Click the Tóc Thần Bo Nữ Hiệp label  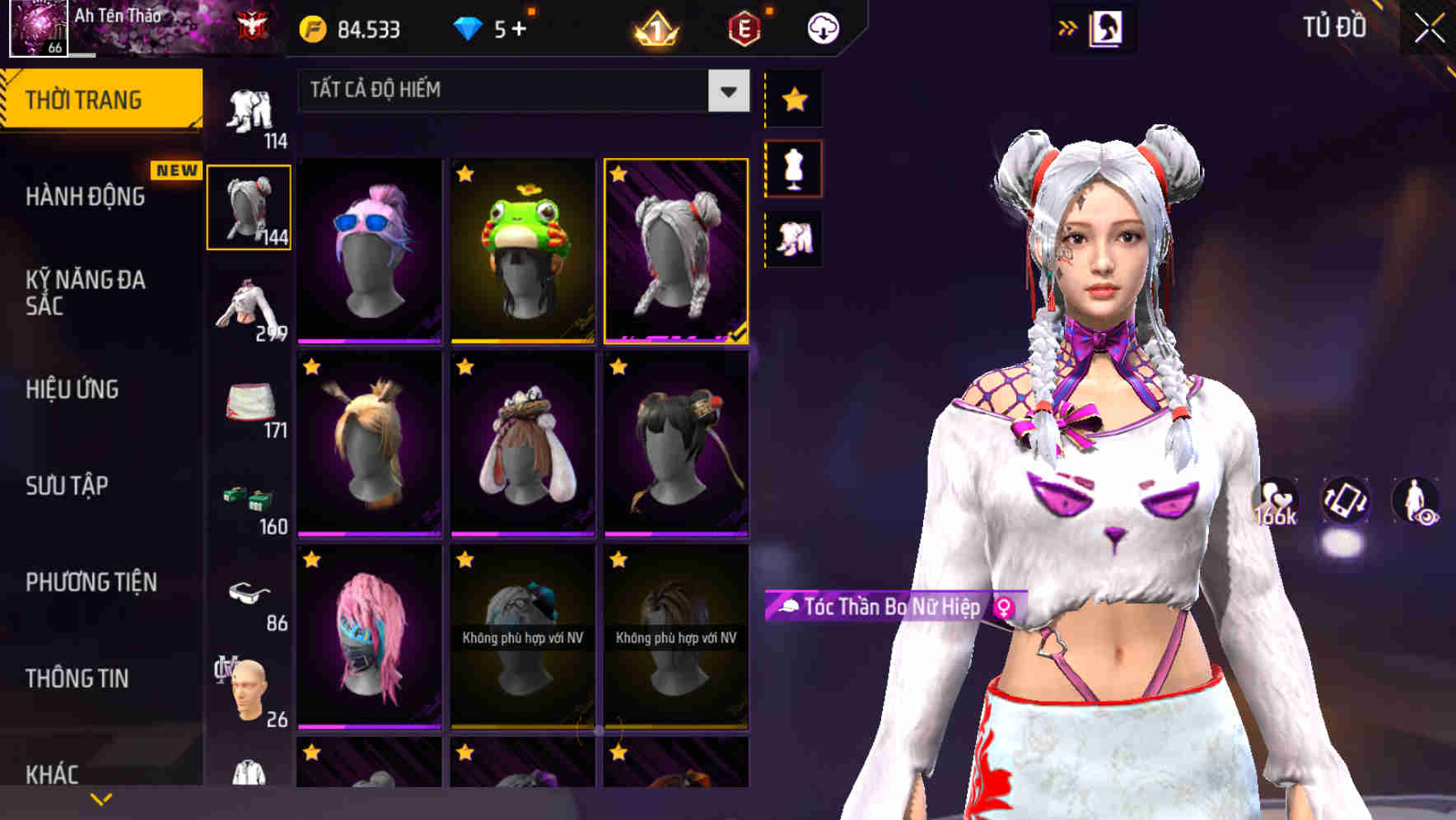894,609
